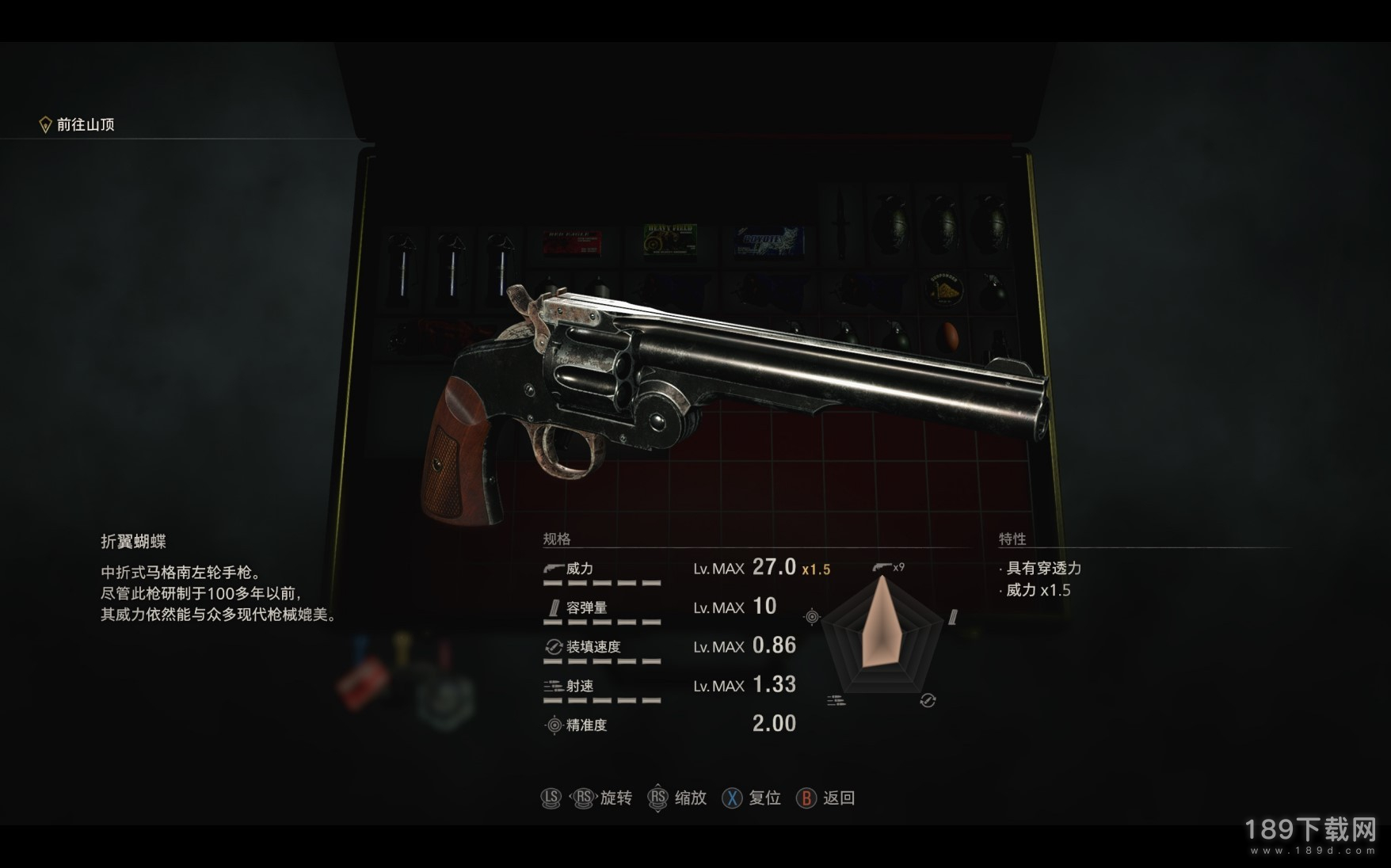Choose the 装填速度 reload speed row
The width and height of the screenshot is (1391, 868).
pos(670,646)
